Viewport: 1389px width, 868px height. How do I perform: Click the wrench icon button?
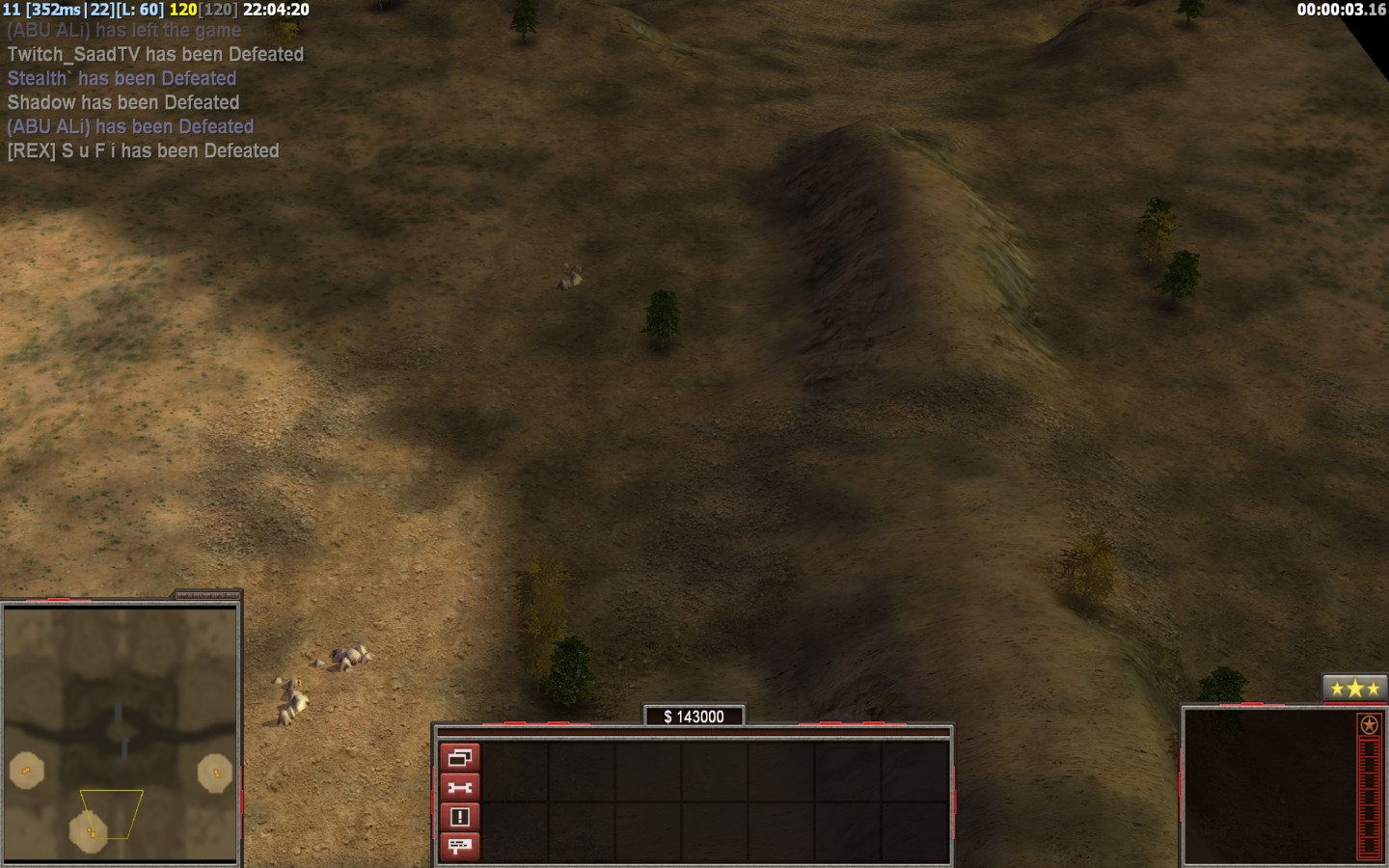459,787
